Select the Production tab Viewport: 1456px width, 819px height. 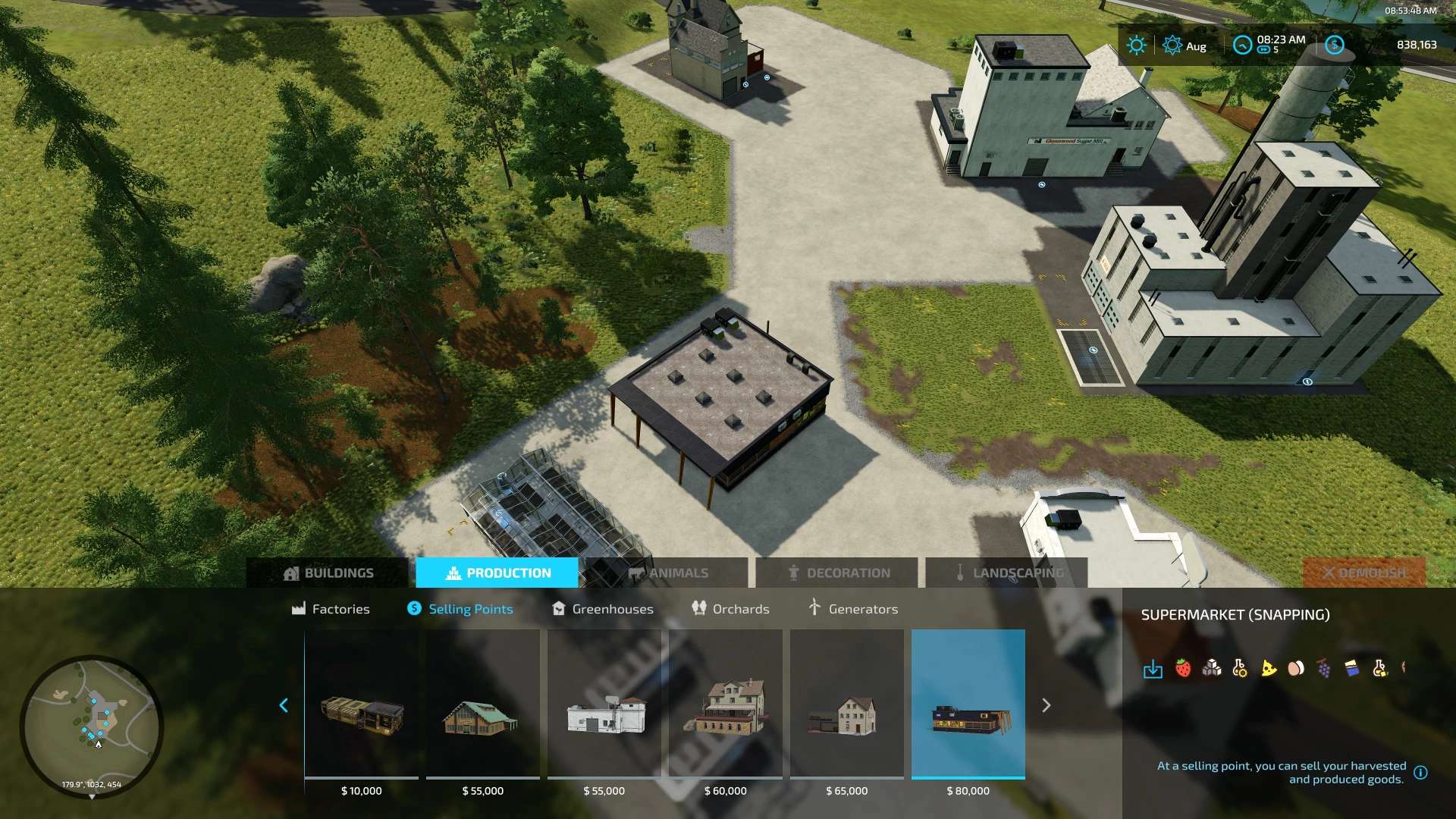click(497, 573)
